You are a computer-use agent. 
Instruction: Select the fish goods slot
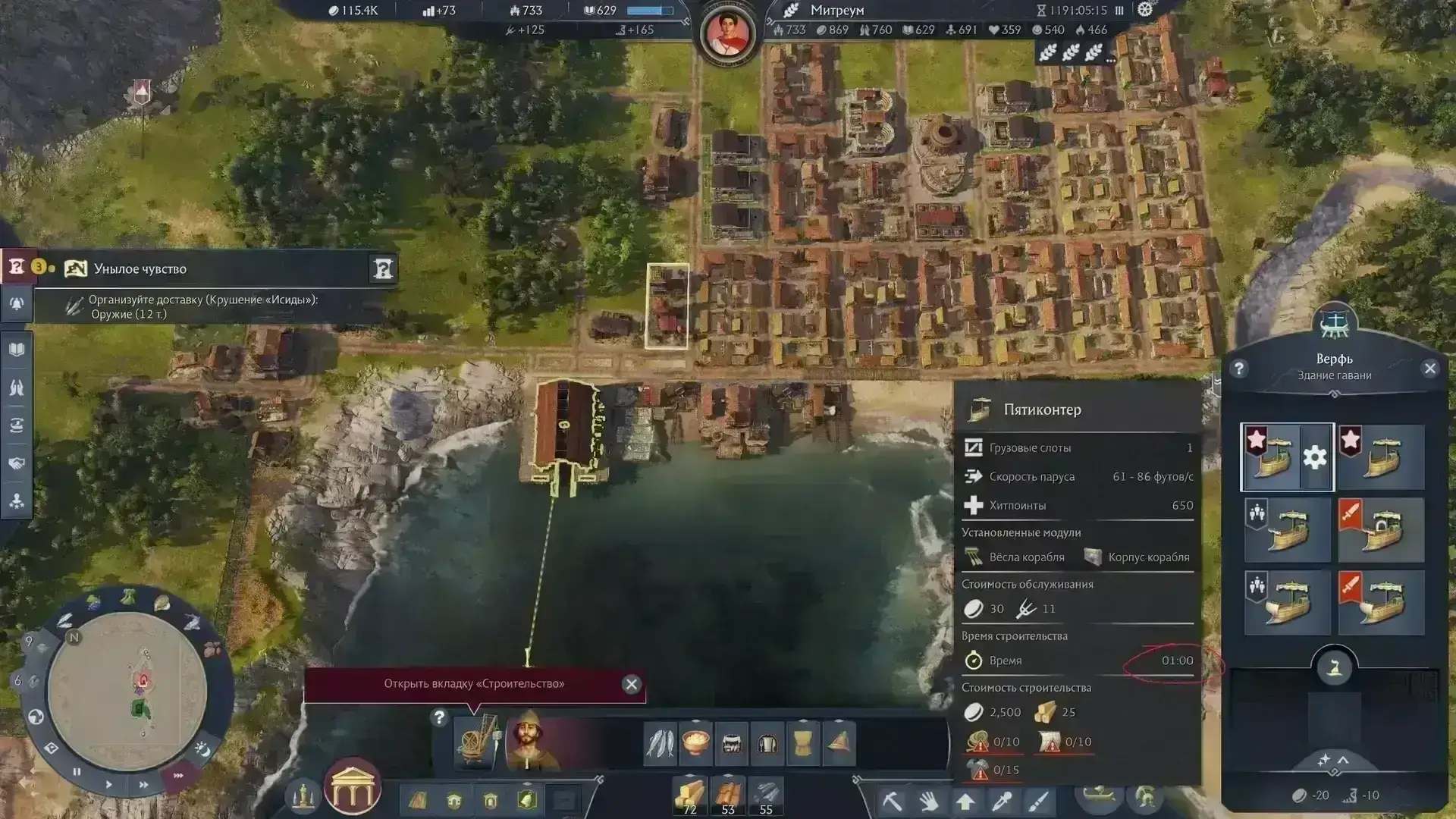tap(659, 743)
